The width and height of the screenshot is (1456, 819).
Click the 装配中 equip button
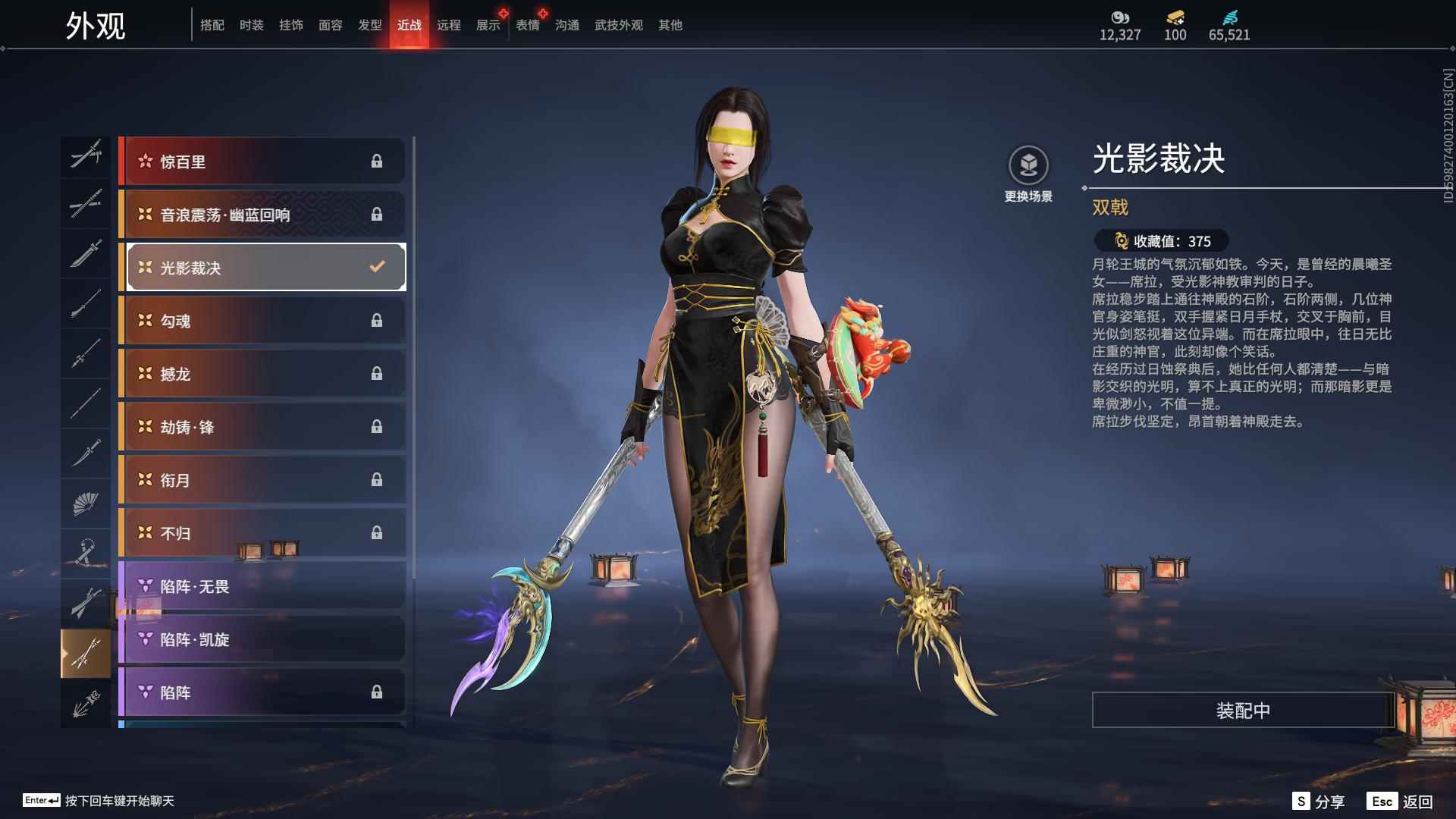[1243, 710]
